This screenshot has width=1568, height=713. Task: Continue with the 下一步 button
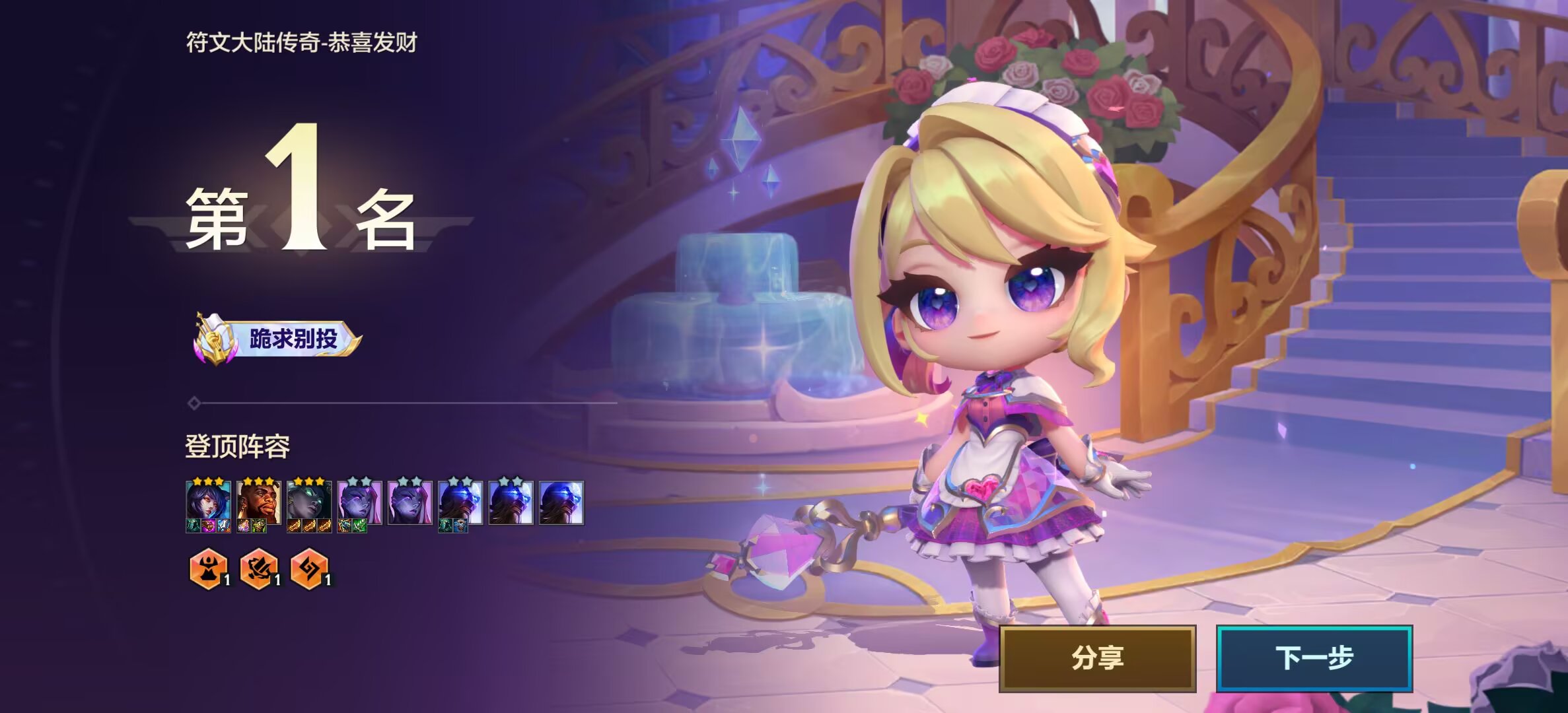(1314, 658)
